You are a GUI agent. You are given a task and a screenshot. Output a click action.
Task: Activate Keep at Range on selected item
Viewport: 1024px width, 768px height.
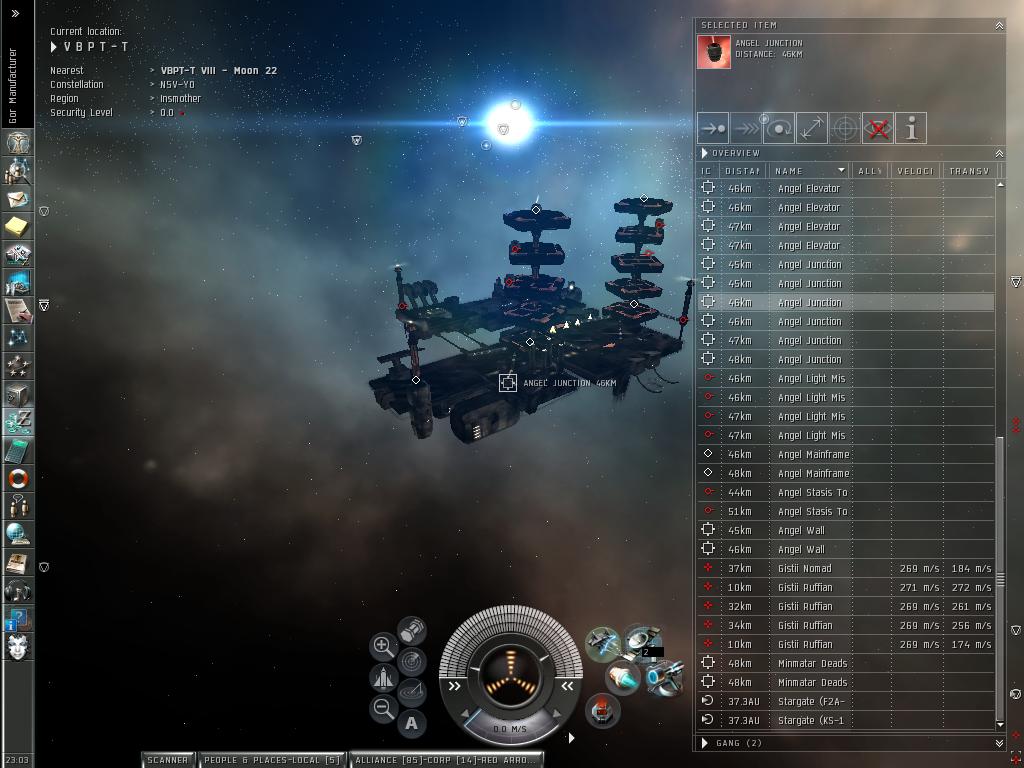812,128
